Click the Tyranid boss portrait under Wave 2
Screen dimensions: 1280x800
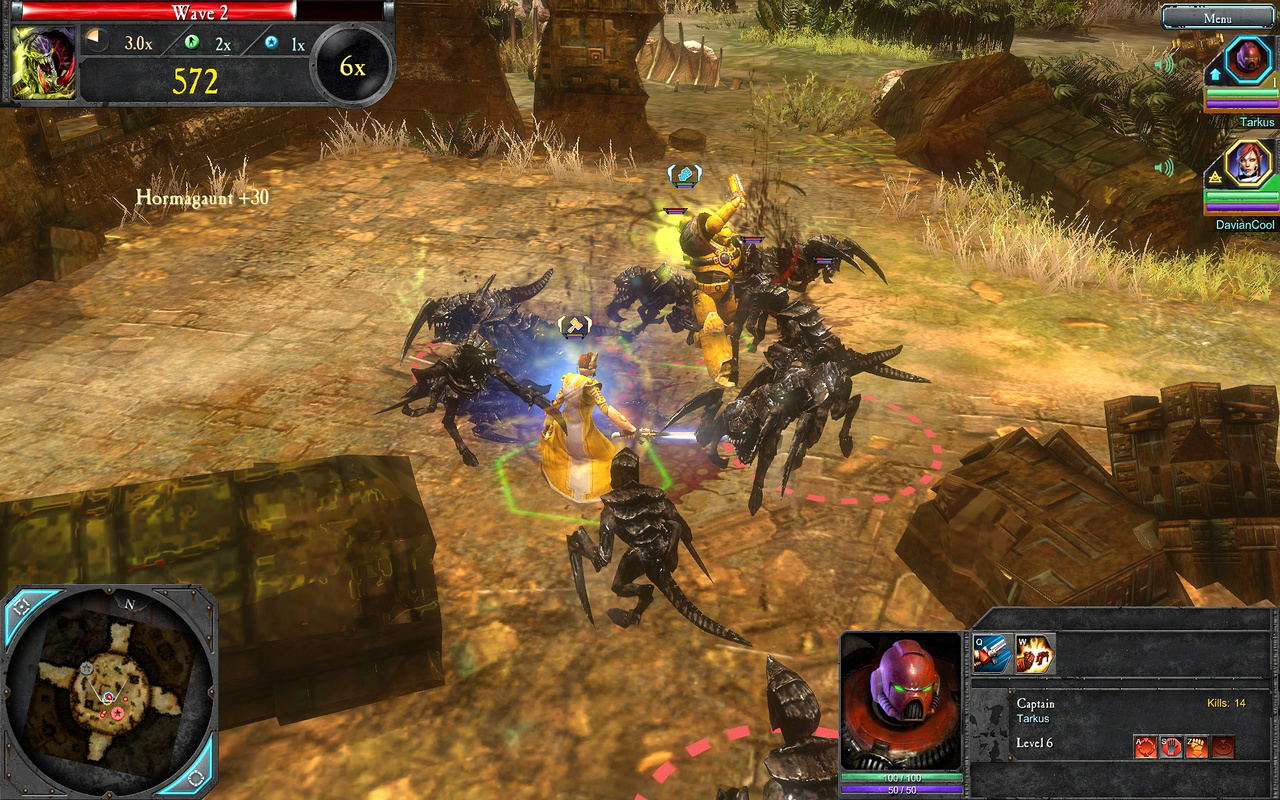(44, 62)
